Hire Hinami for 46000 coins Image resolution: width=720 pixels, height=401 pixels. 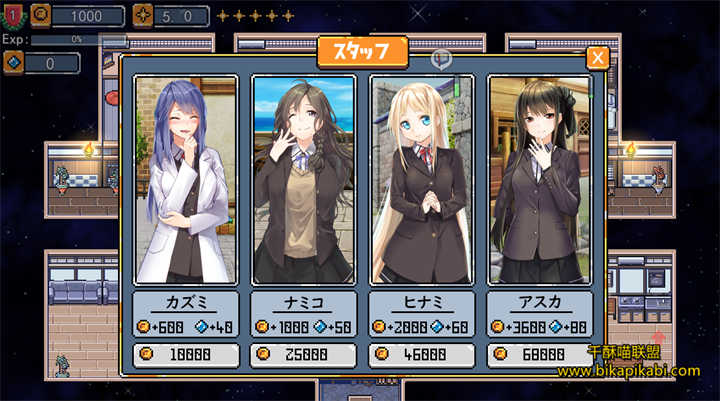pyautogui.click(x=421, y=354)
